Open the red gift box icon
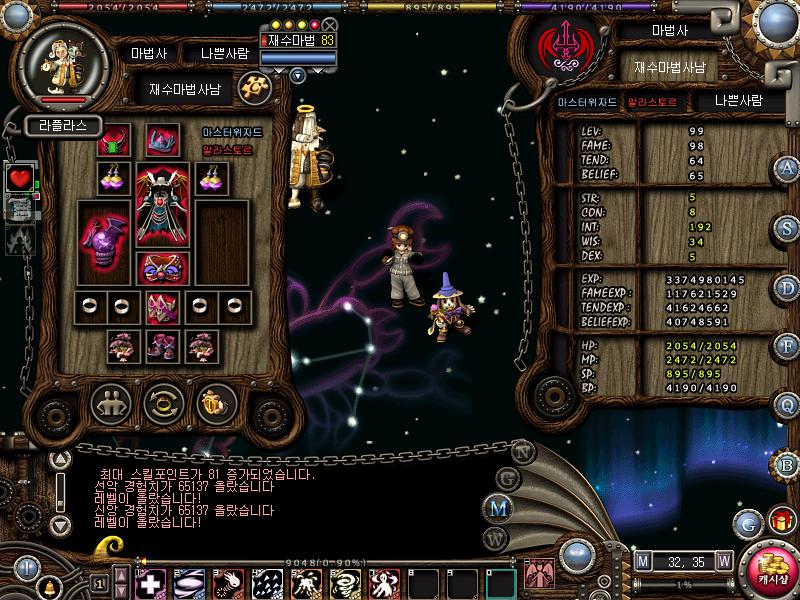 [781, 521]
